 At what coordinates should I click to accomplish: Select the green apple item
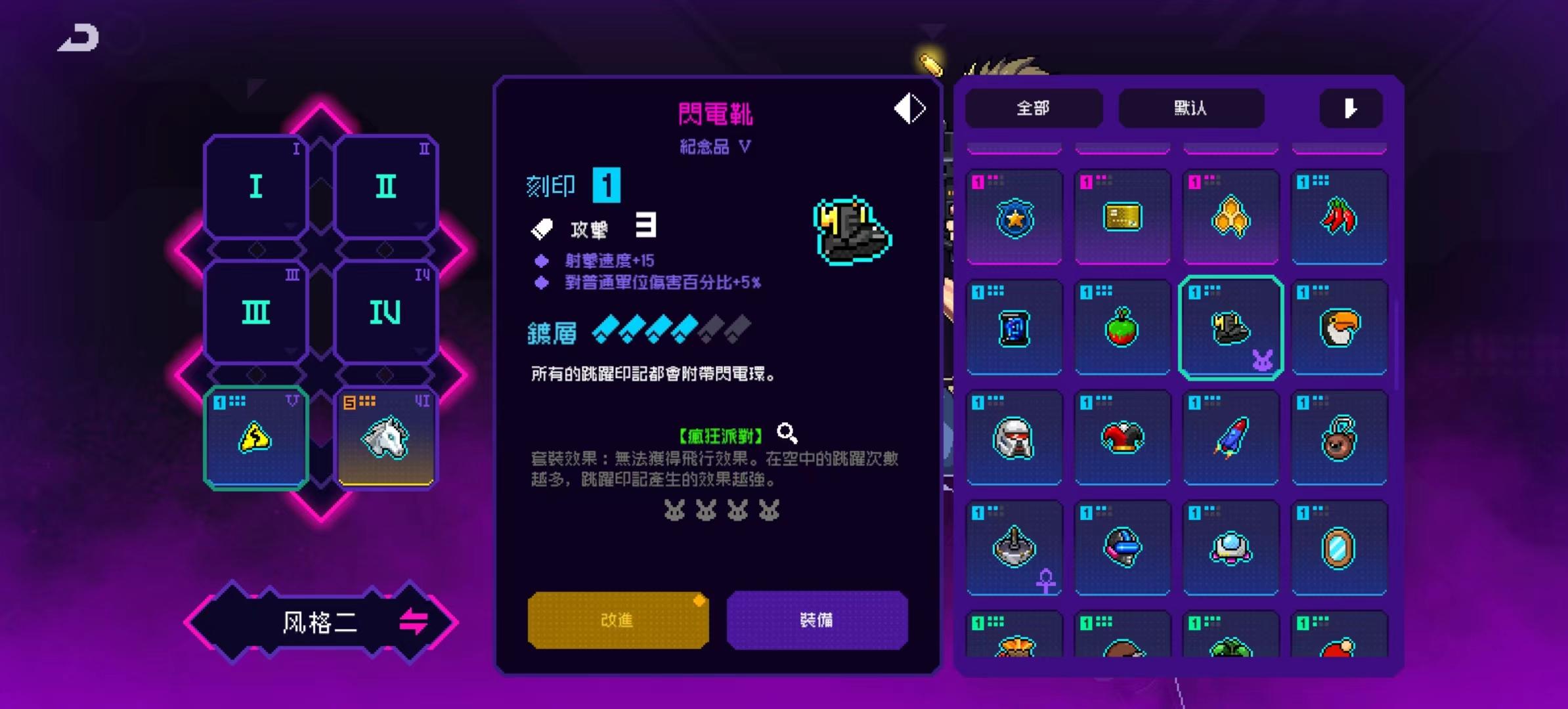click(1123, 328)
